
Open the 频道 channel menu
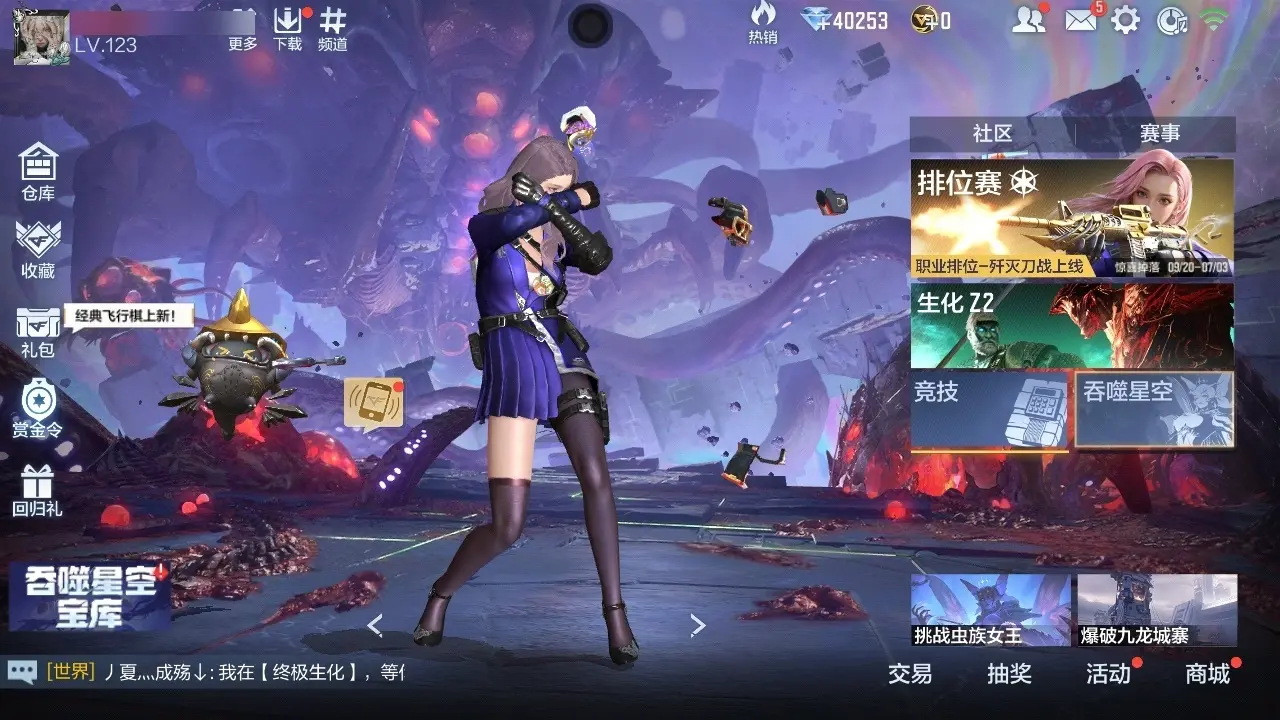pos(333,28)
